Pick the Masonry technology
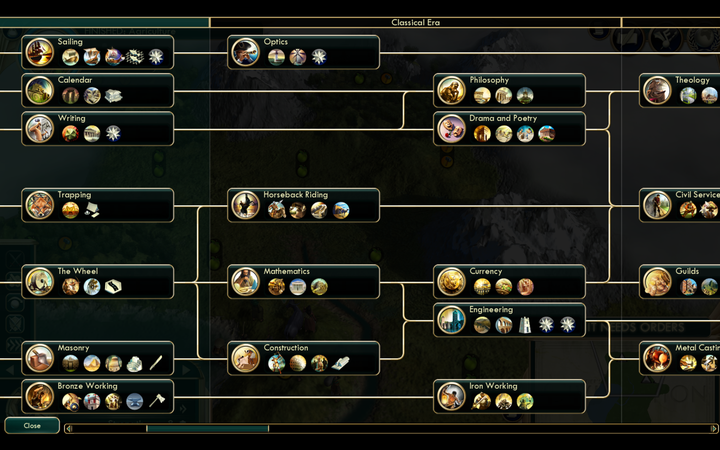The image size is (720, 450). [98, 358]
